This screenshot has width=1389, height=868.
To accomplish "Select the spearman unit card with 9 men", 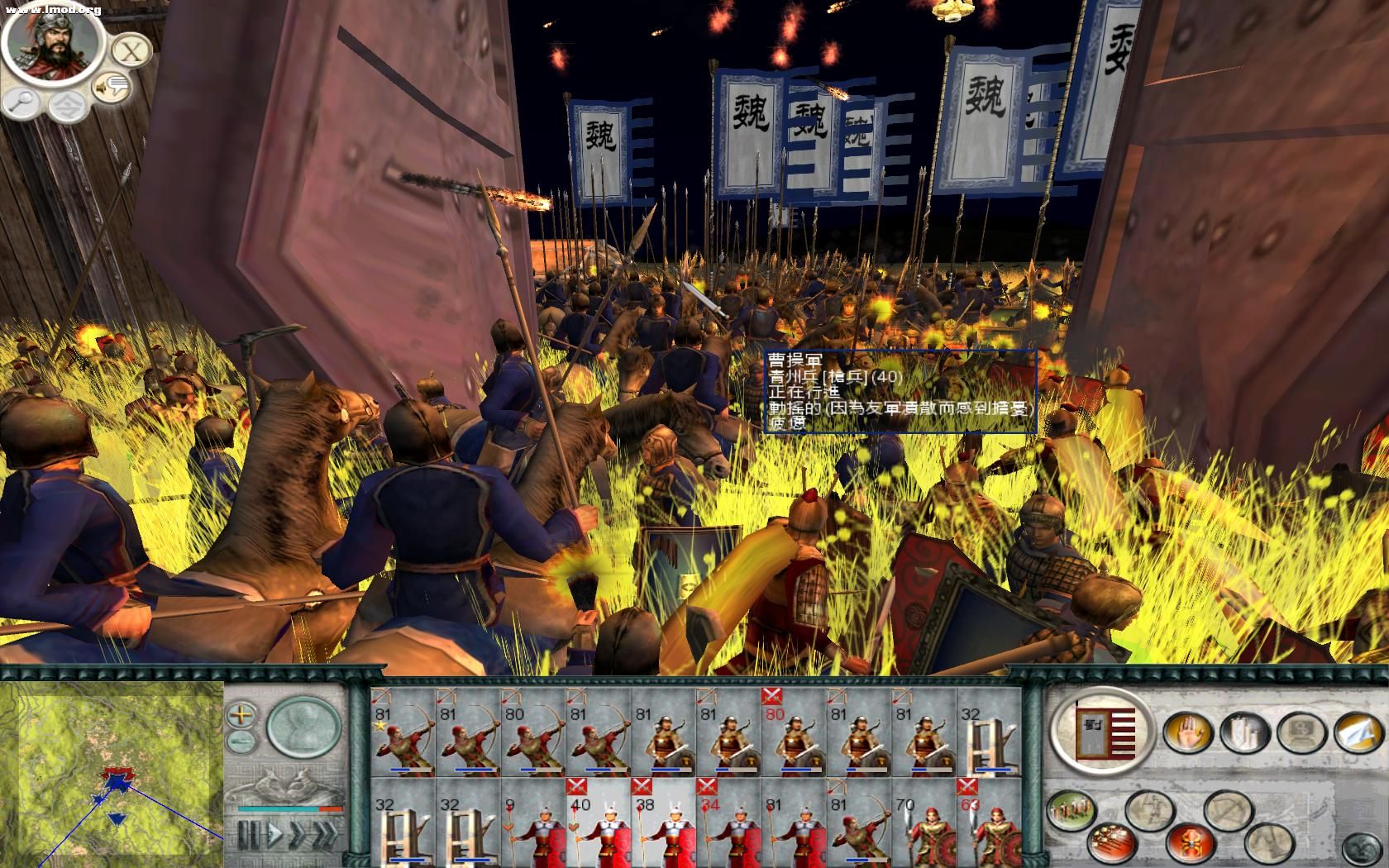I will tap(532, 823).
